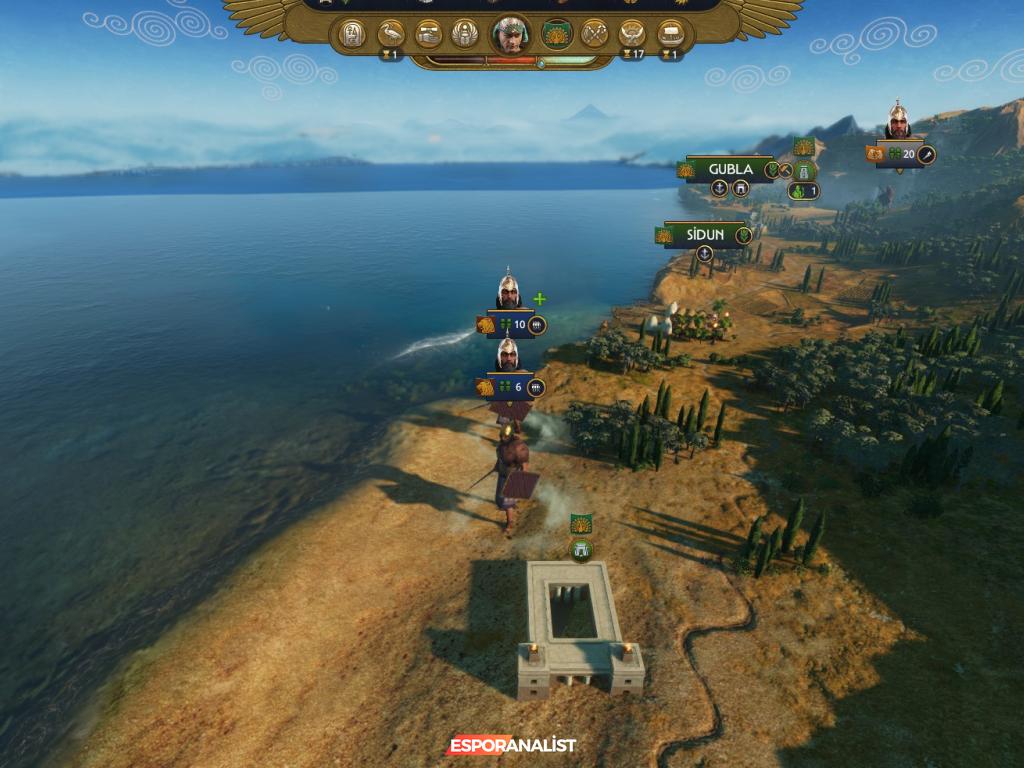
Task: Select the Gubla settlement label
Action: click(731, 169)
